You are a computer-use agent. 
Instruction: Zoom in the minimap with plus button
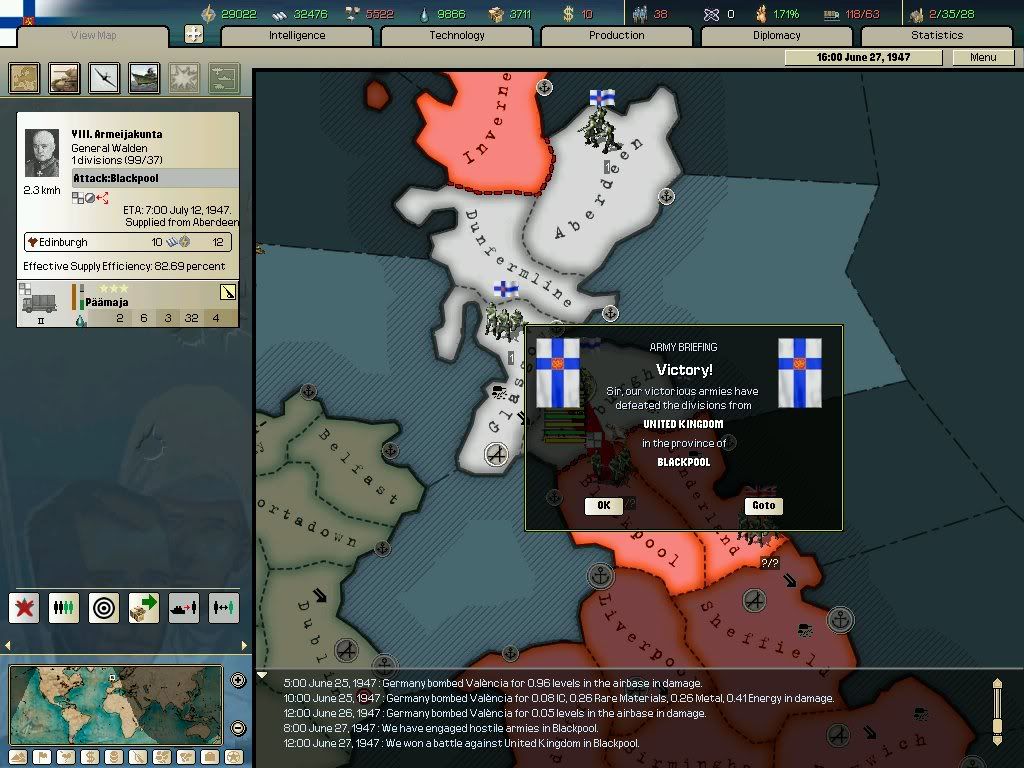tap(238, 681)
